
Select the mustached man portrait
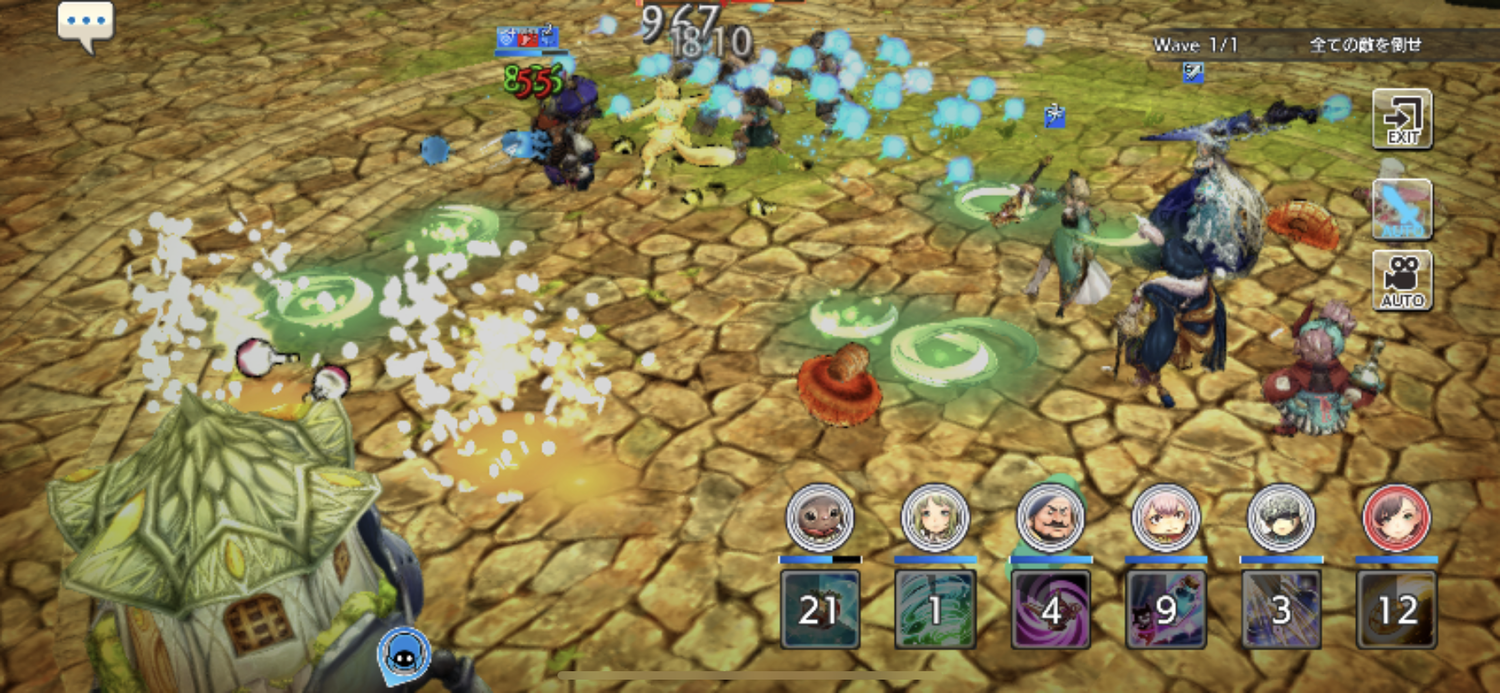(x=1050, y=518)
